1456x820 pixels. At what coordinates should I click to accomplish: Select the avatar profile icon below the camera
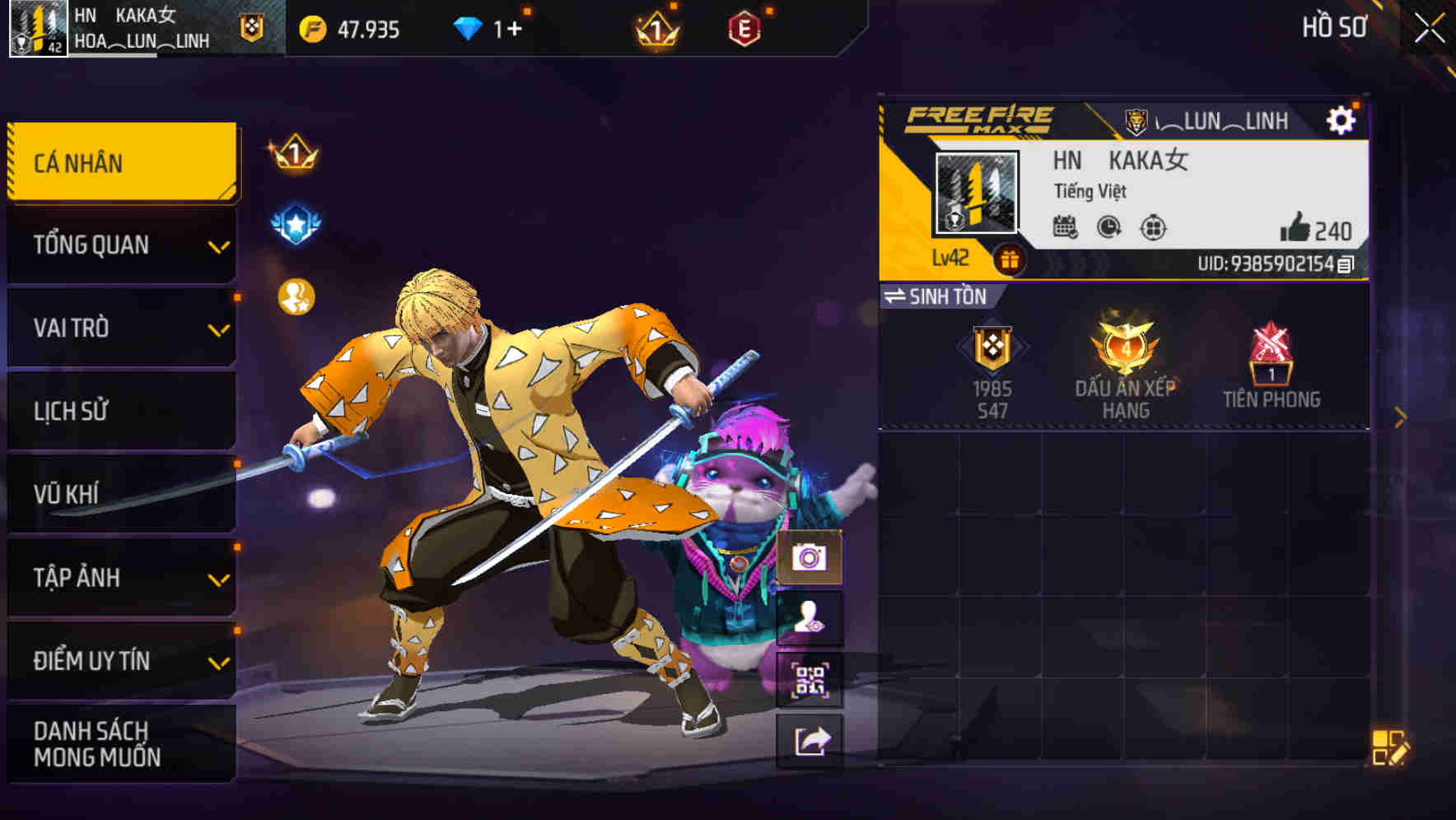click(x=810, y=619)
